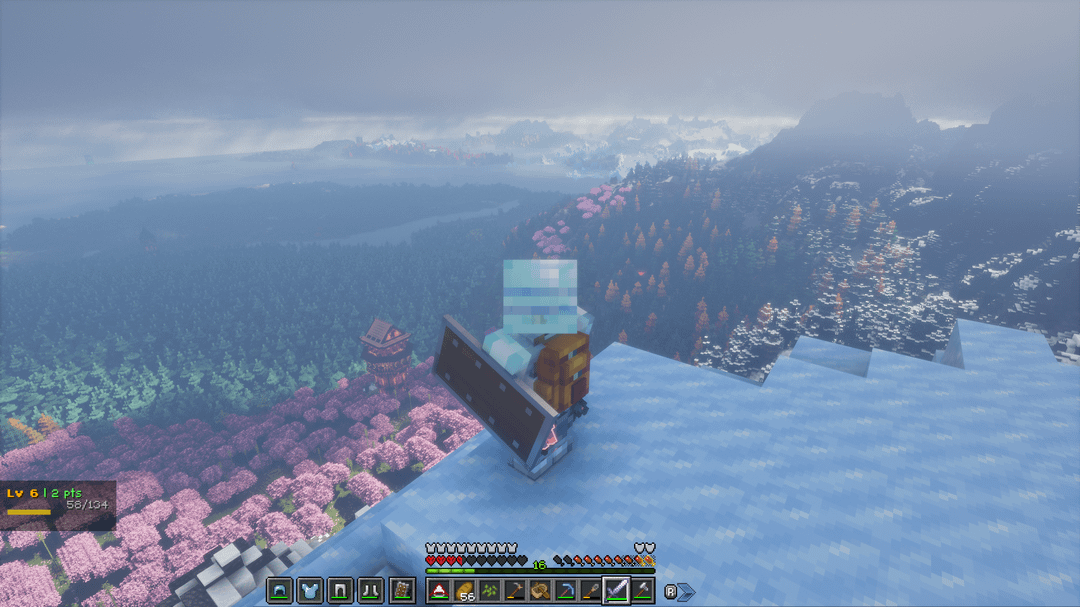
Task: Select the leggings armor slot
Action: click(x=340, y=590)
